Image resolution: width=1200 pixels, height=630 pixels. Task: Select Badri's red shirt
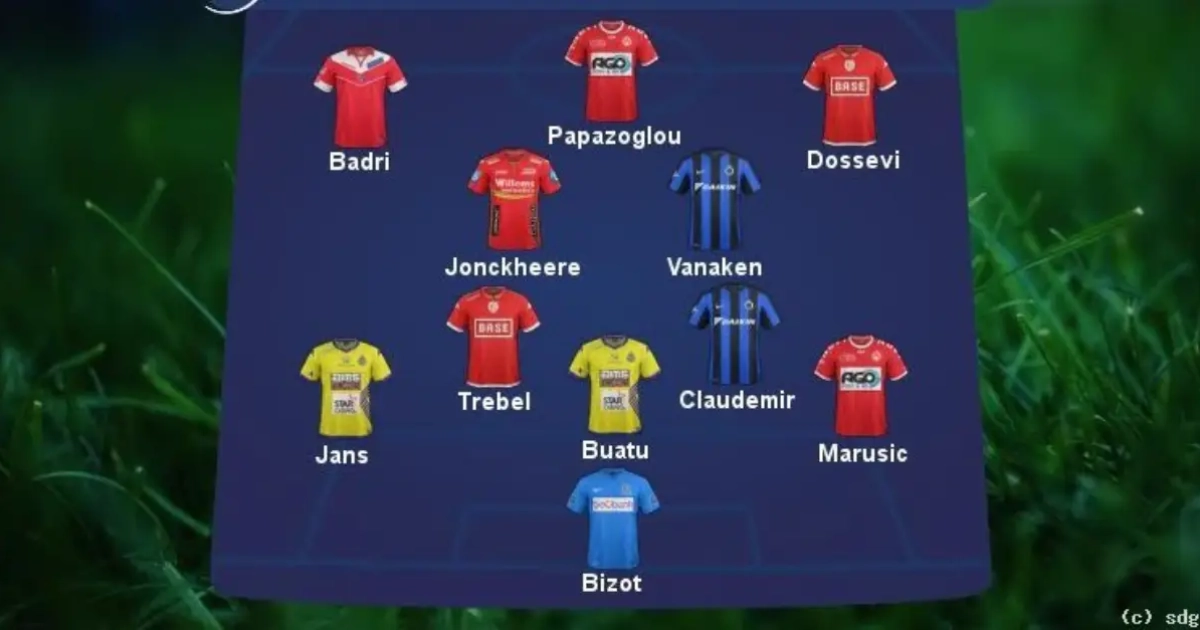coord(360,97)
